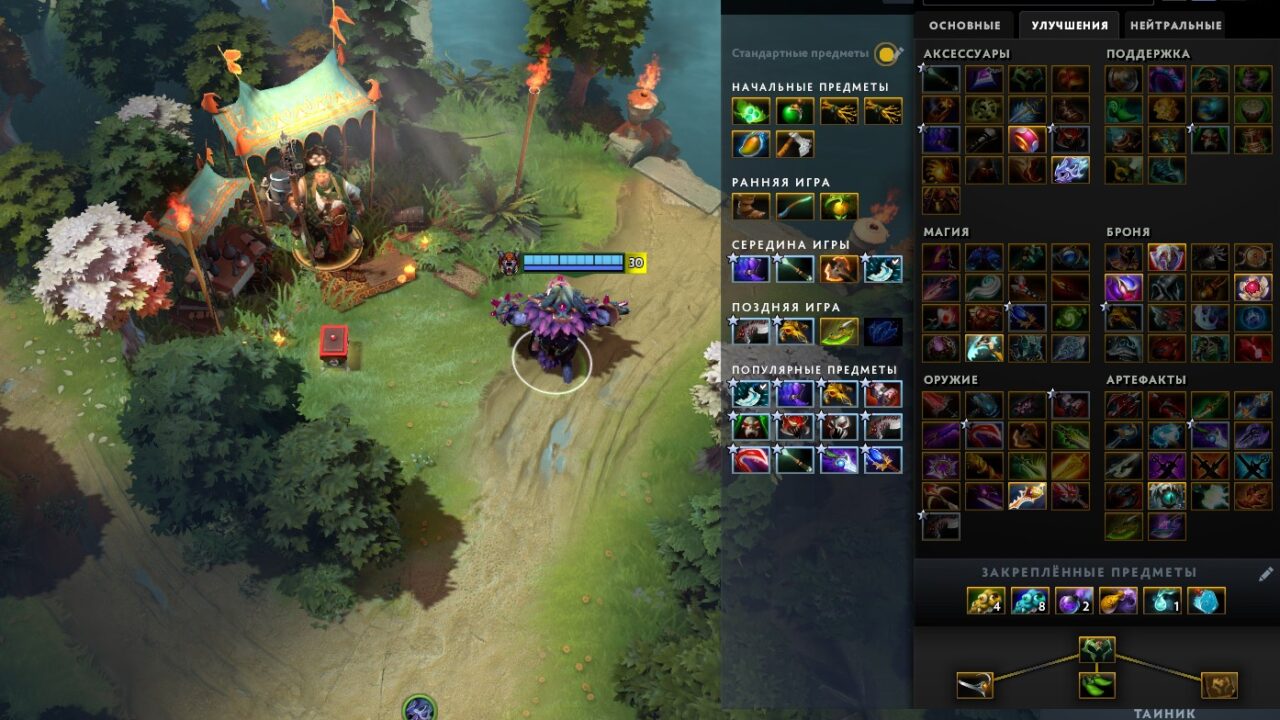Pick the Eye of Skadi in Артефакты
This screenshot has height=720, width=1280.
click(x=1166, y=496)
